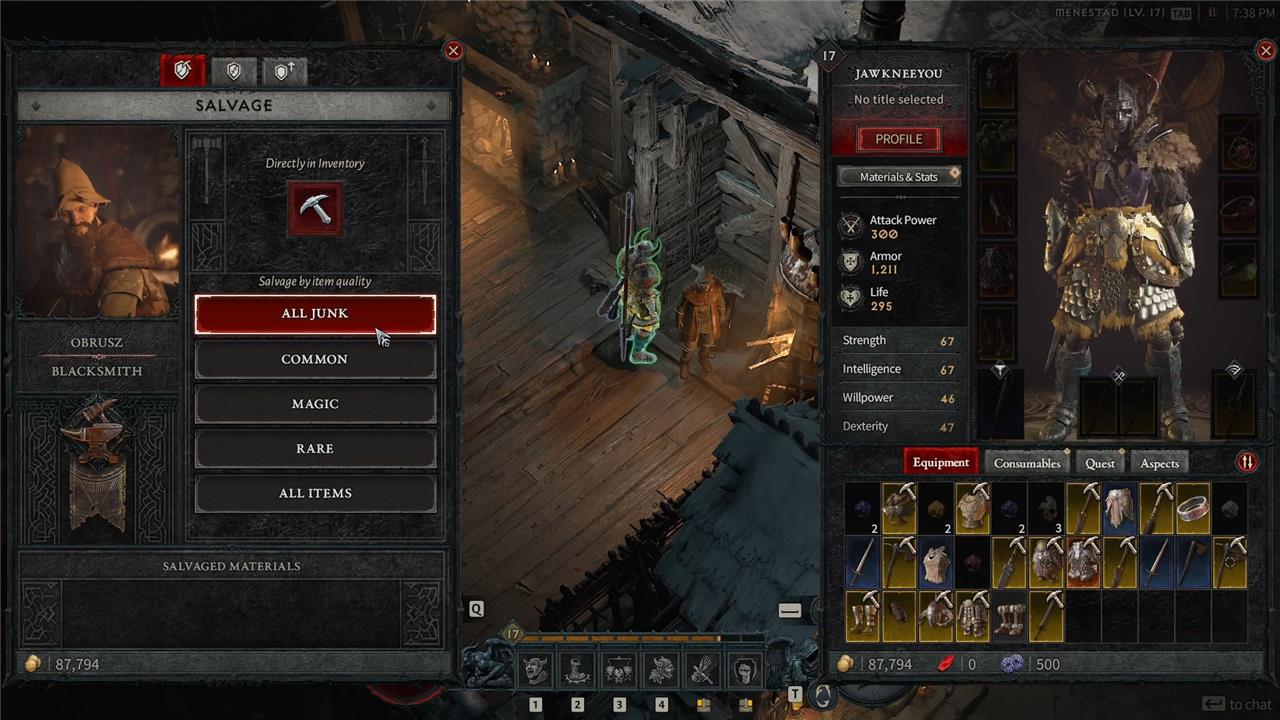This screenshot has height=720, width=1280.
Task: Activate the pickaxe salvage tool
Action: 315,208
